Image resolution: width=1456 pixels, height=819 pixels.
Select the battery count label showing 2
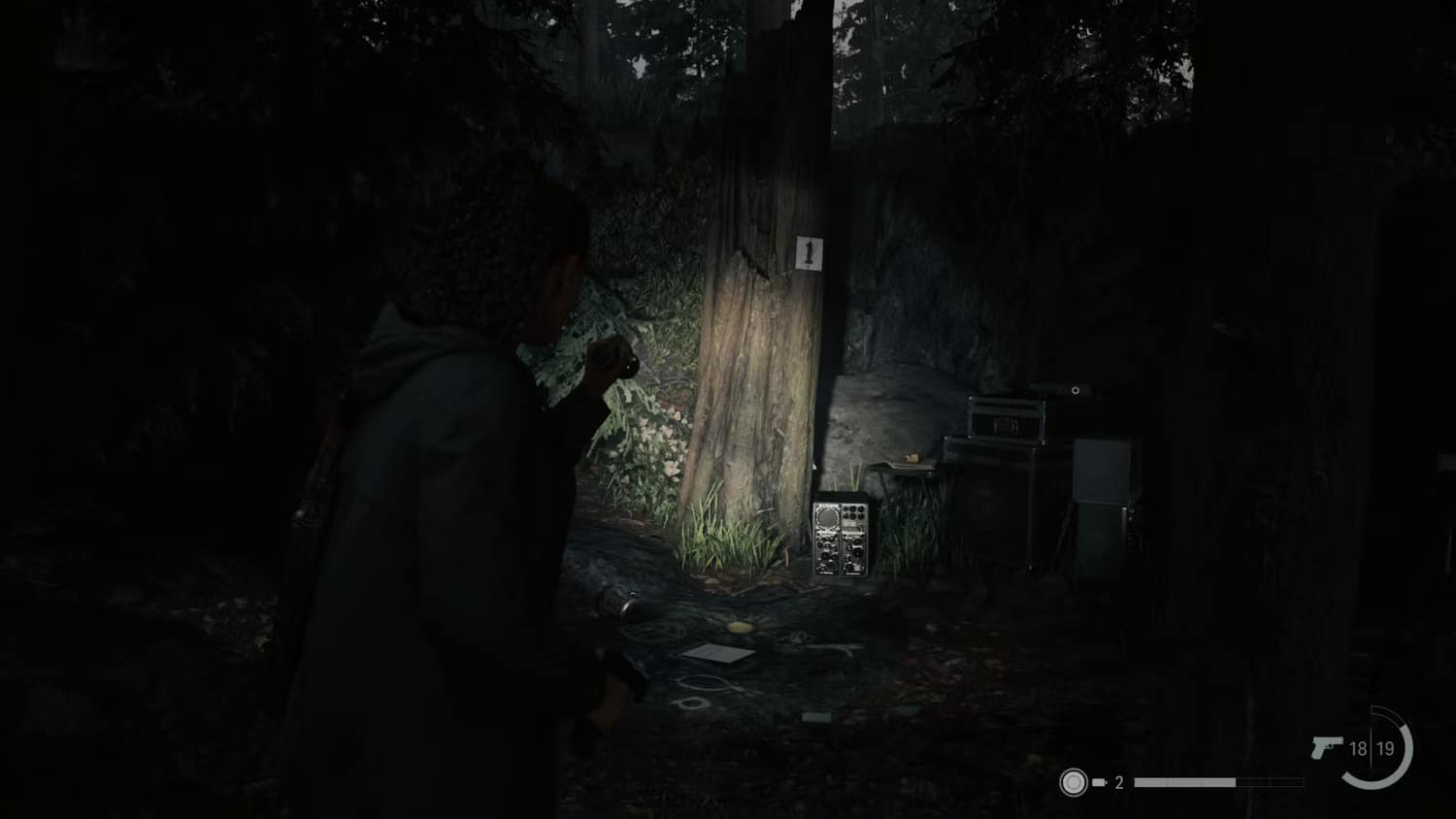tap(1118, 782)
